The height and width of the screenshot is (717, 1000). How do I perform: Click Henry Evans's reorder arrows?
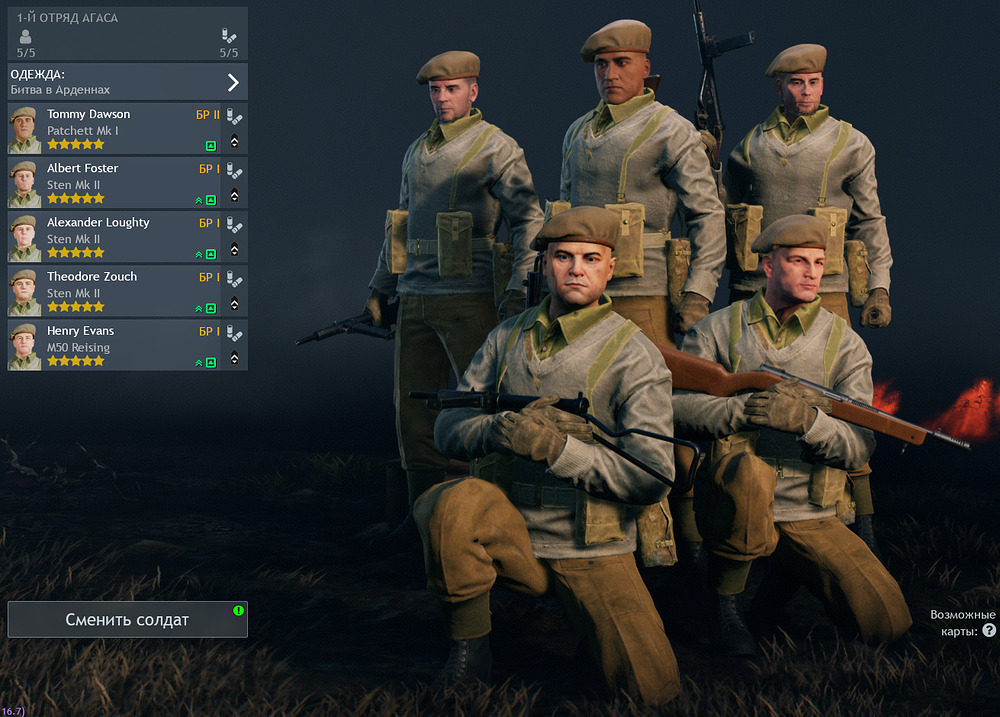pos(234,357)
